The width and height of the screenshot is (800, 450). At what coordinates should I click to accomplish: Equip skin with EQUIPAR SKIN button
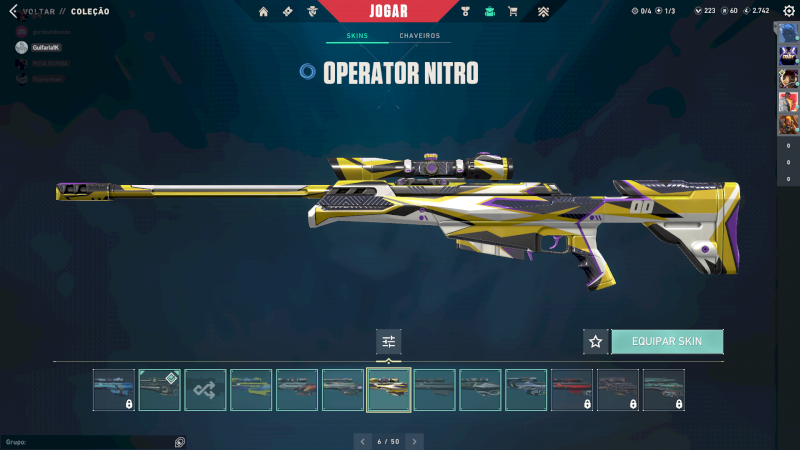667,341
